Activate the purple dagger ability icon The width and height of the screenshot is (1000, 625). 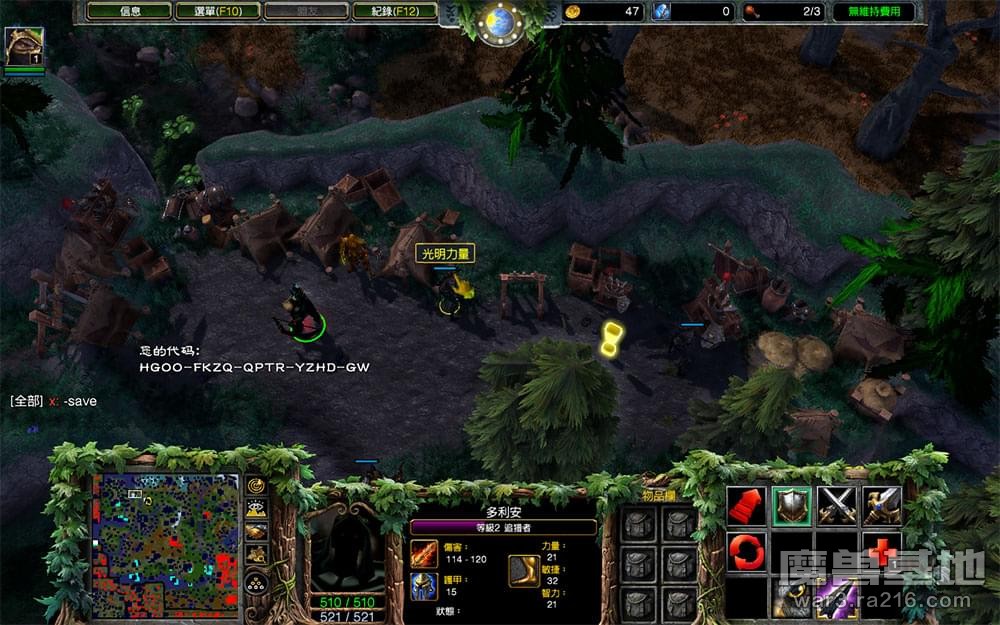click(837, 598)
